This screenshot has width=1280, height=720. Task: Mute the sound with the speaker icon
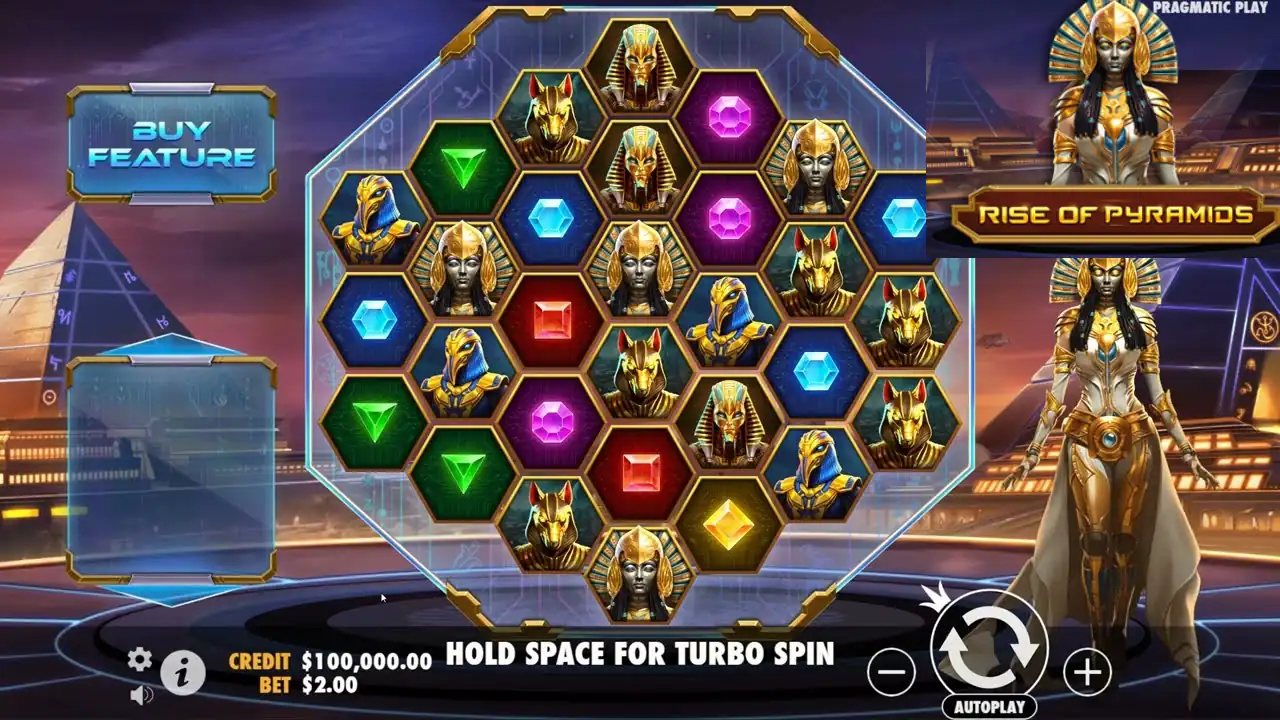(140, 693)
